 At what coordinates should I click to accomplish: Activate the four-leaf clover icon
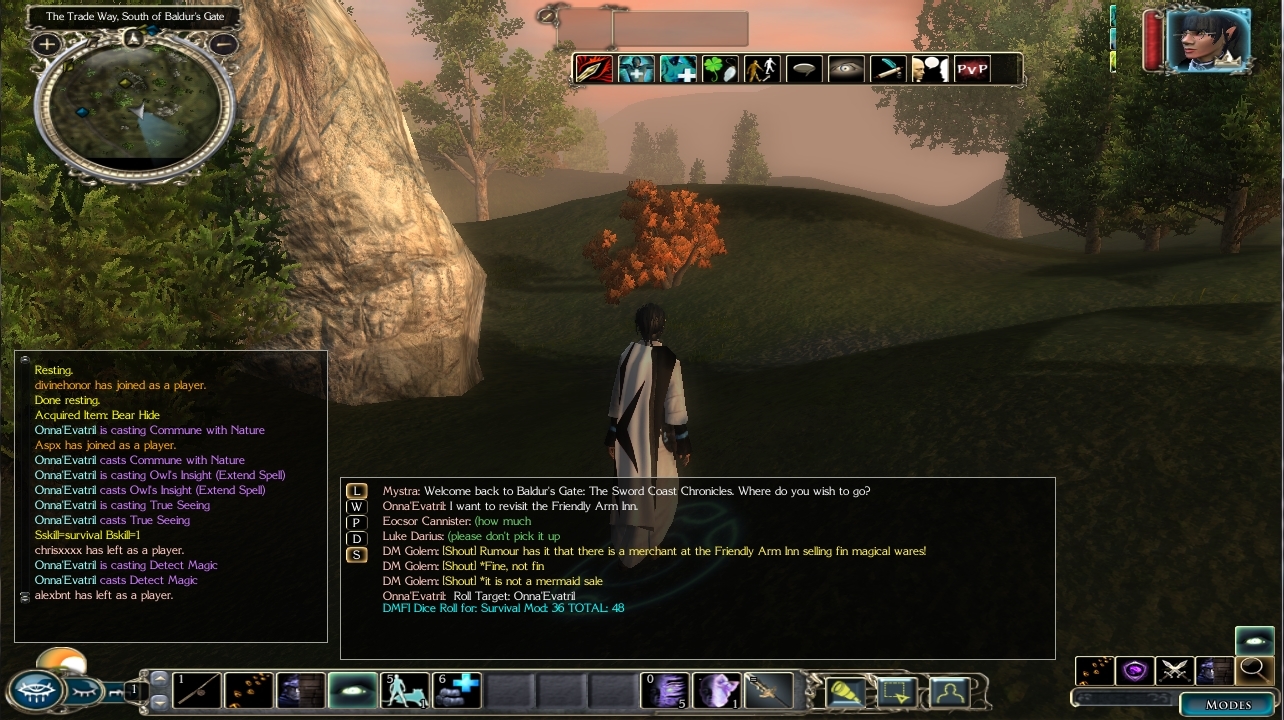click(x=719, y=69)
